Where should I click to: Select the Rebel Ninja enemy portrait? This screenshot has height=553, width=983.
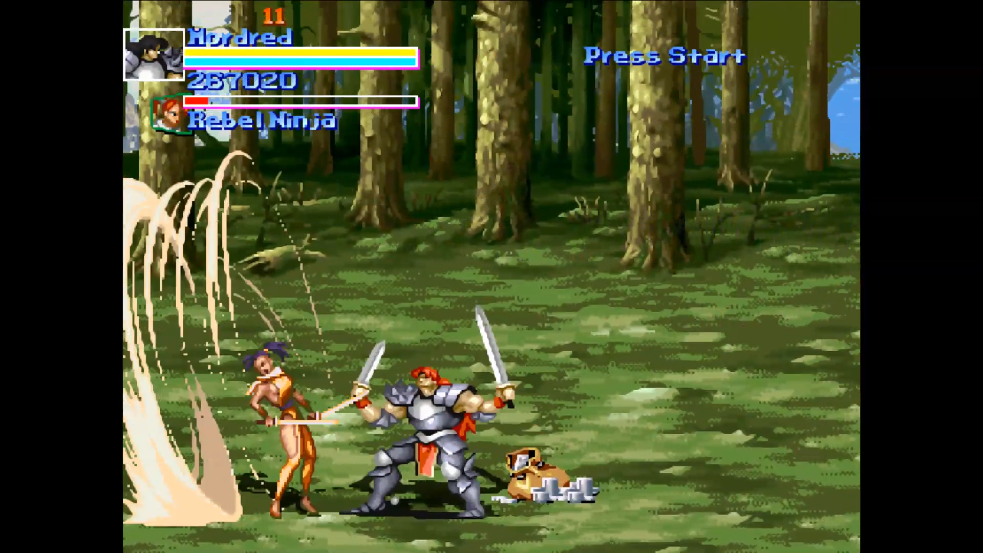[169, 114]
